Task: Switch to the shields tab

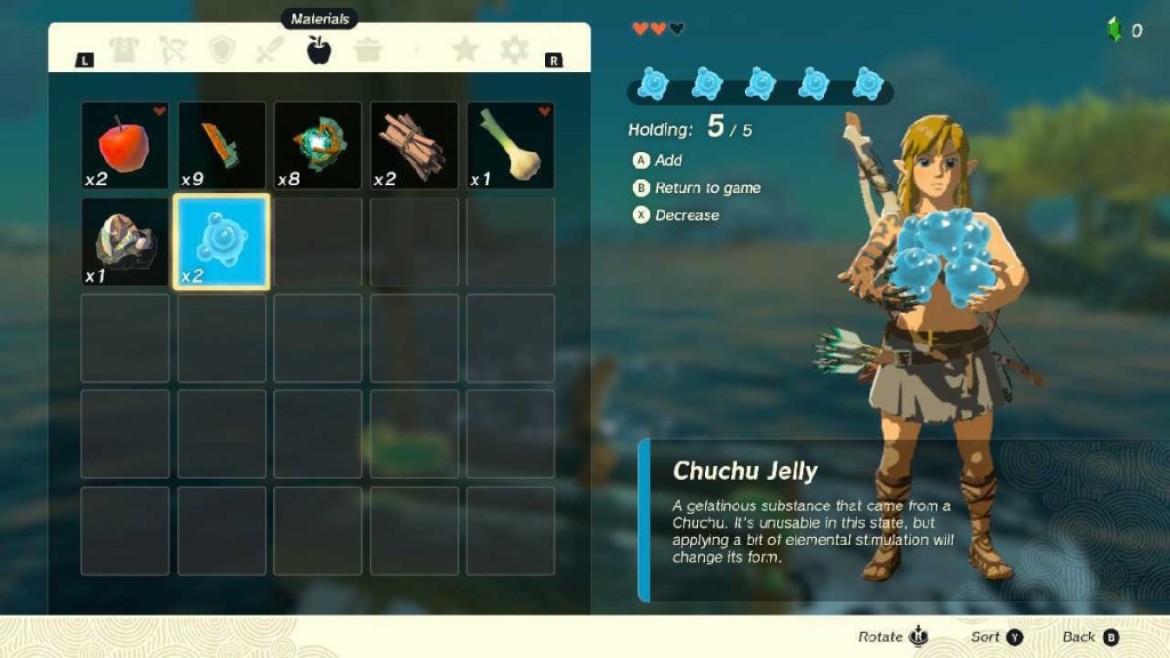Action: tap(221, 51)
